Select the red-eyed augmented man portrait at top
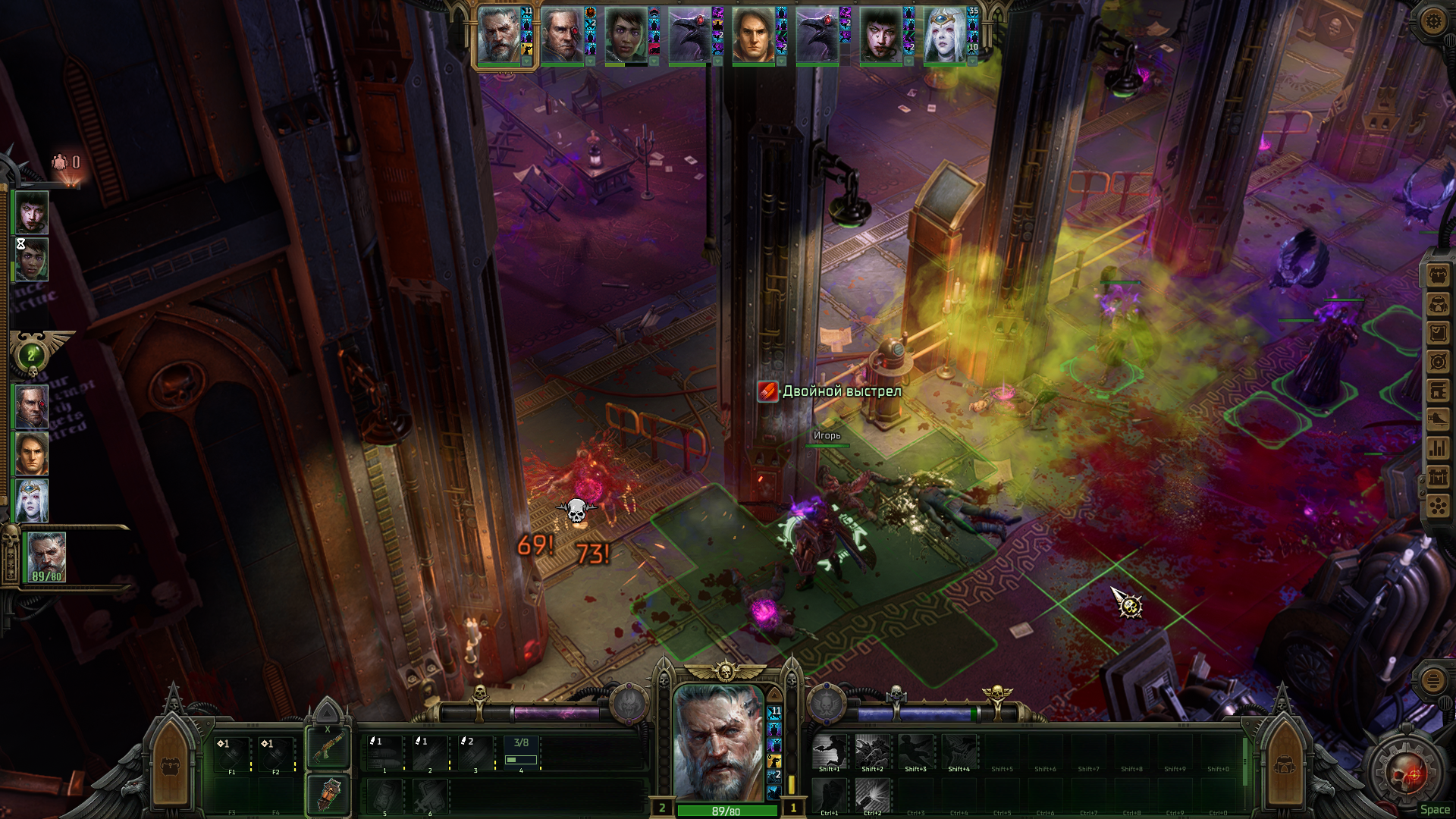 click(563, 36)
